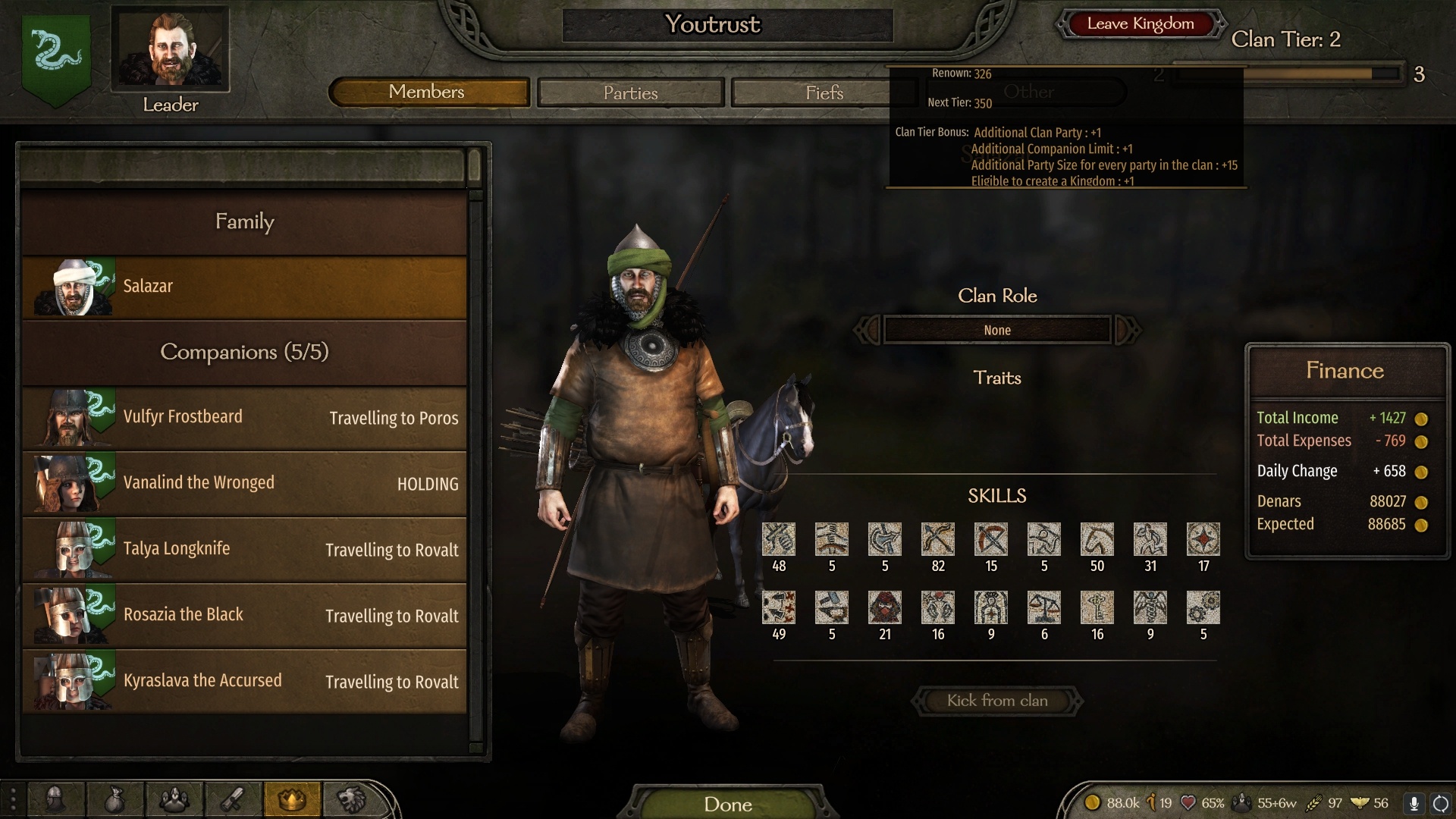The width and height of the screenshot is (1456, 819).
Task: Open the kingdom screen lion icon
Action: click(351, 799)
